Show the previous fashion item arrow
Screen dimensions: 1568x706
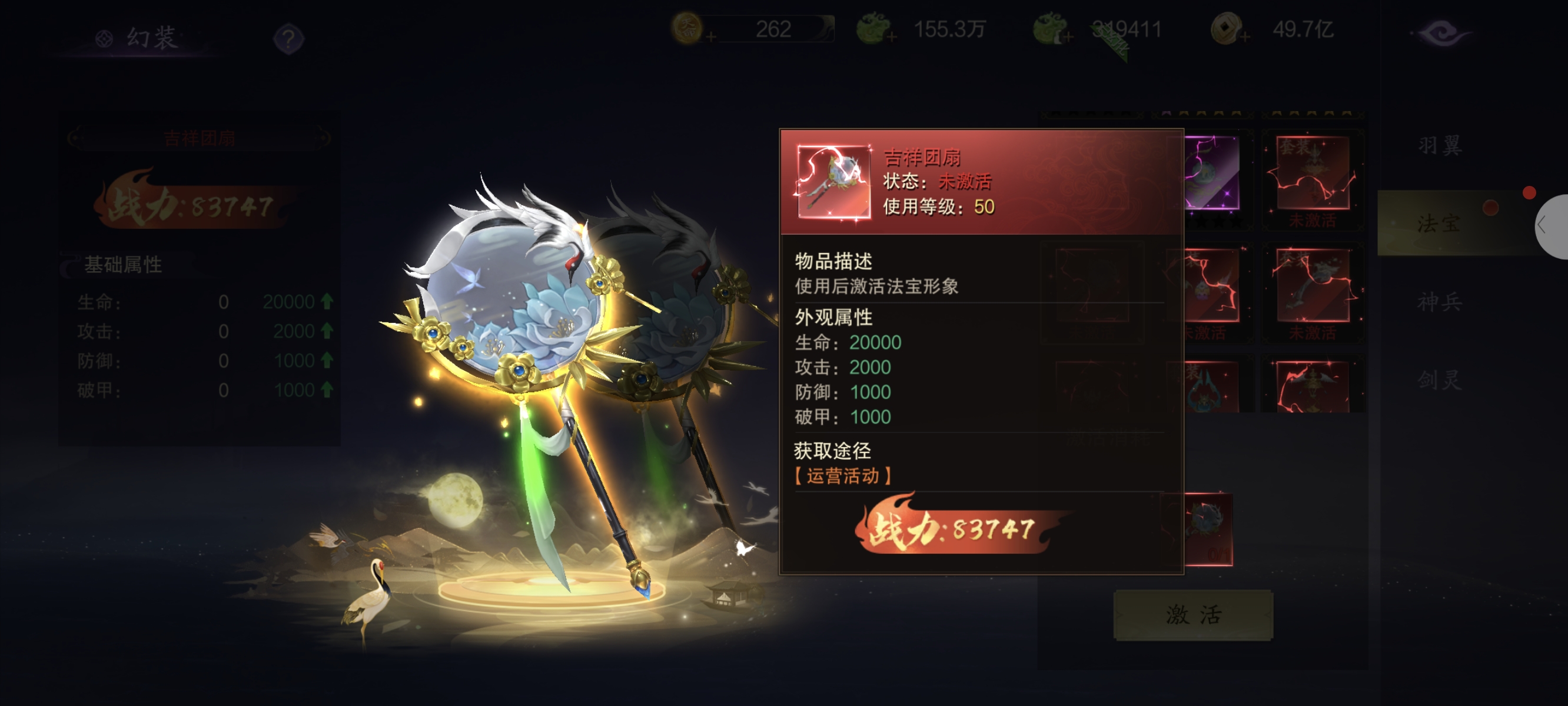pos(74,138)
